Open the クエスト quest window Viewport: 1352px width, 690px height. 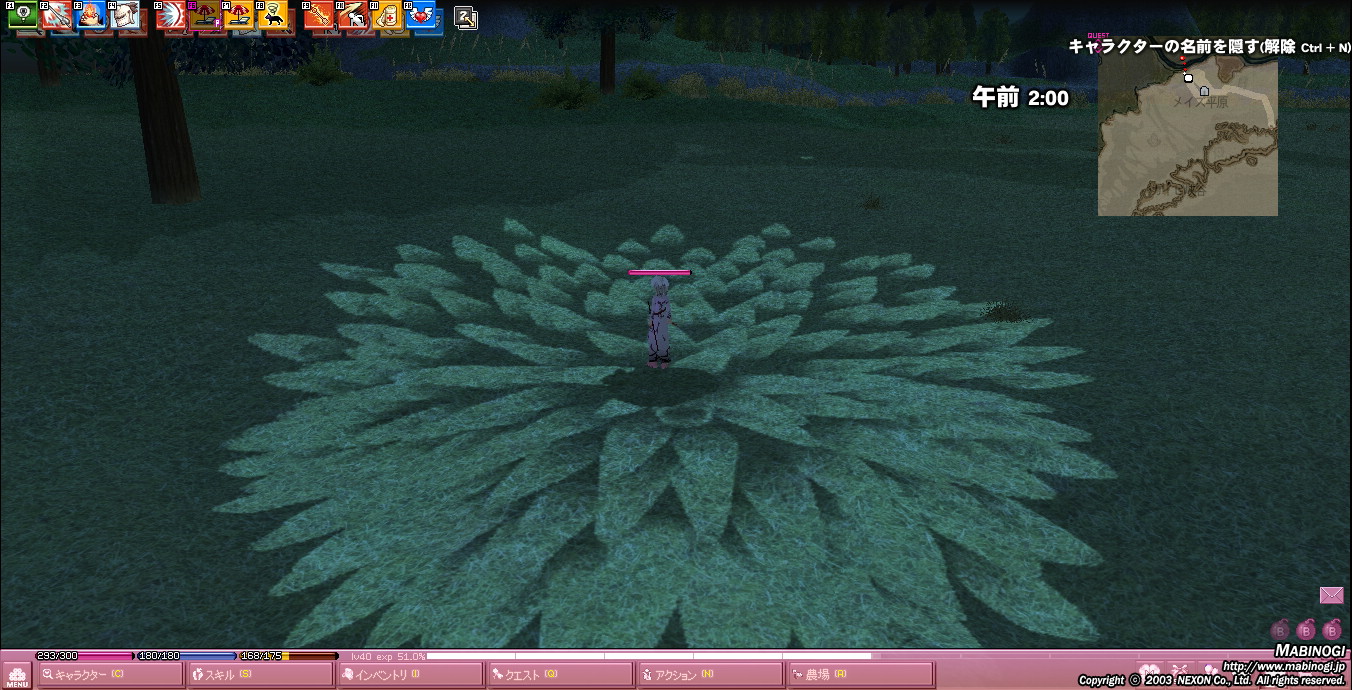560,675
